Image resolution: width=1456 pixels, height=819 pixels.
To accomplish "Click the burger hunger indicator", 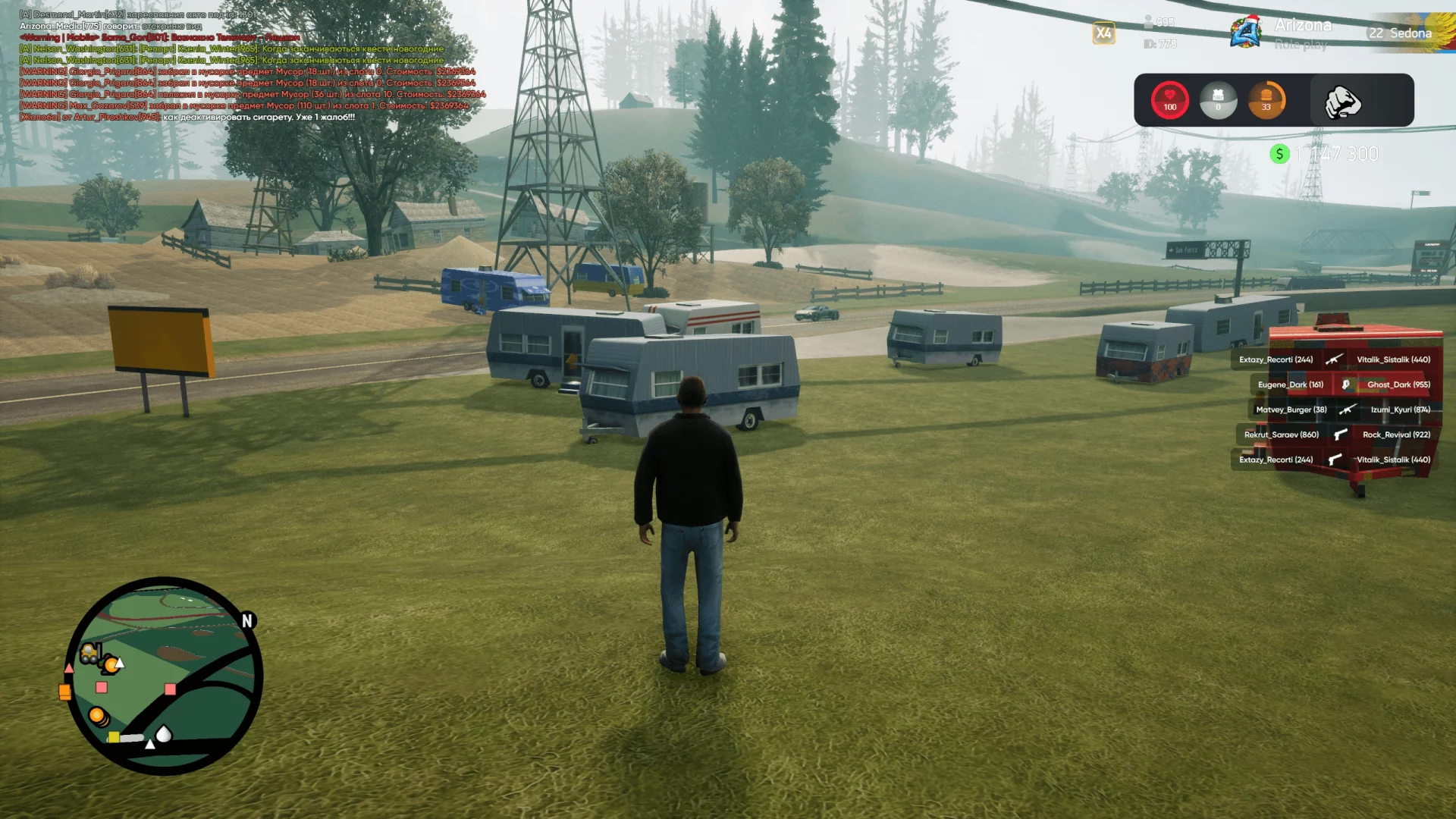I will pyautogui.click(x=1266, y=99).
